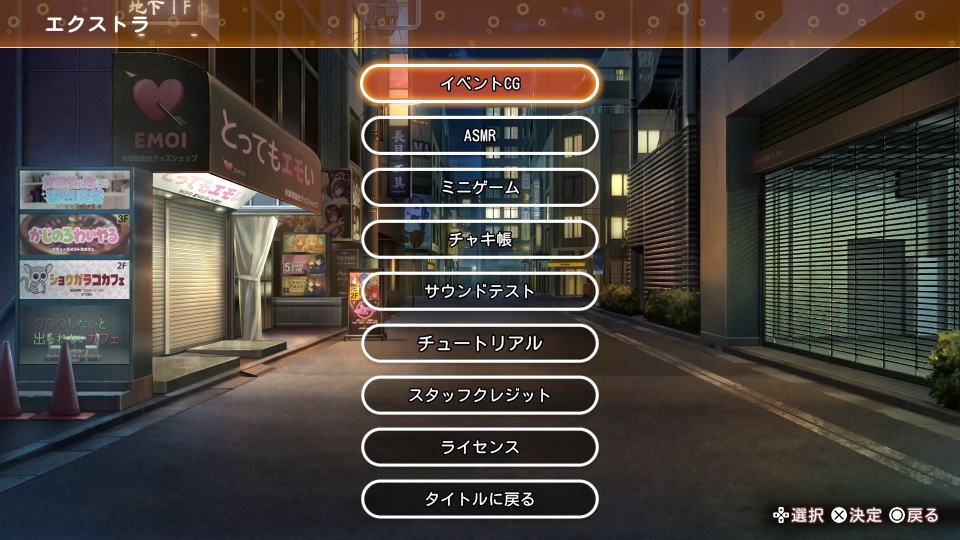The image size is (960, 540).
Task: Go to サウンドテスト
Action: pos(479,291)
